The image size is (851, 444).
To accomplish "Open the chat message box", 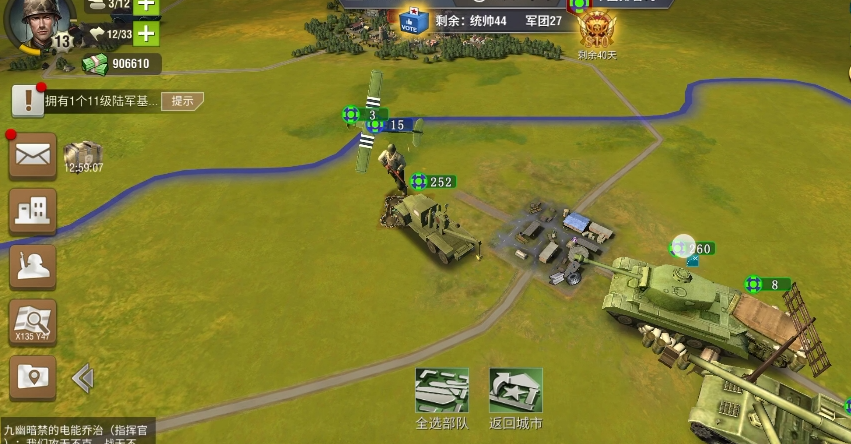I will click(x=76, y=431).
